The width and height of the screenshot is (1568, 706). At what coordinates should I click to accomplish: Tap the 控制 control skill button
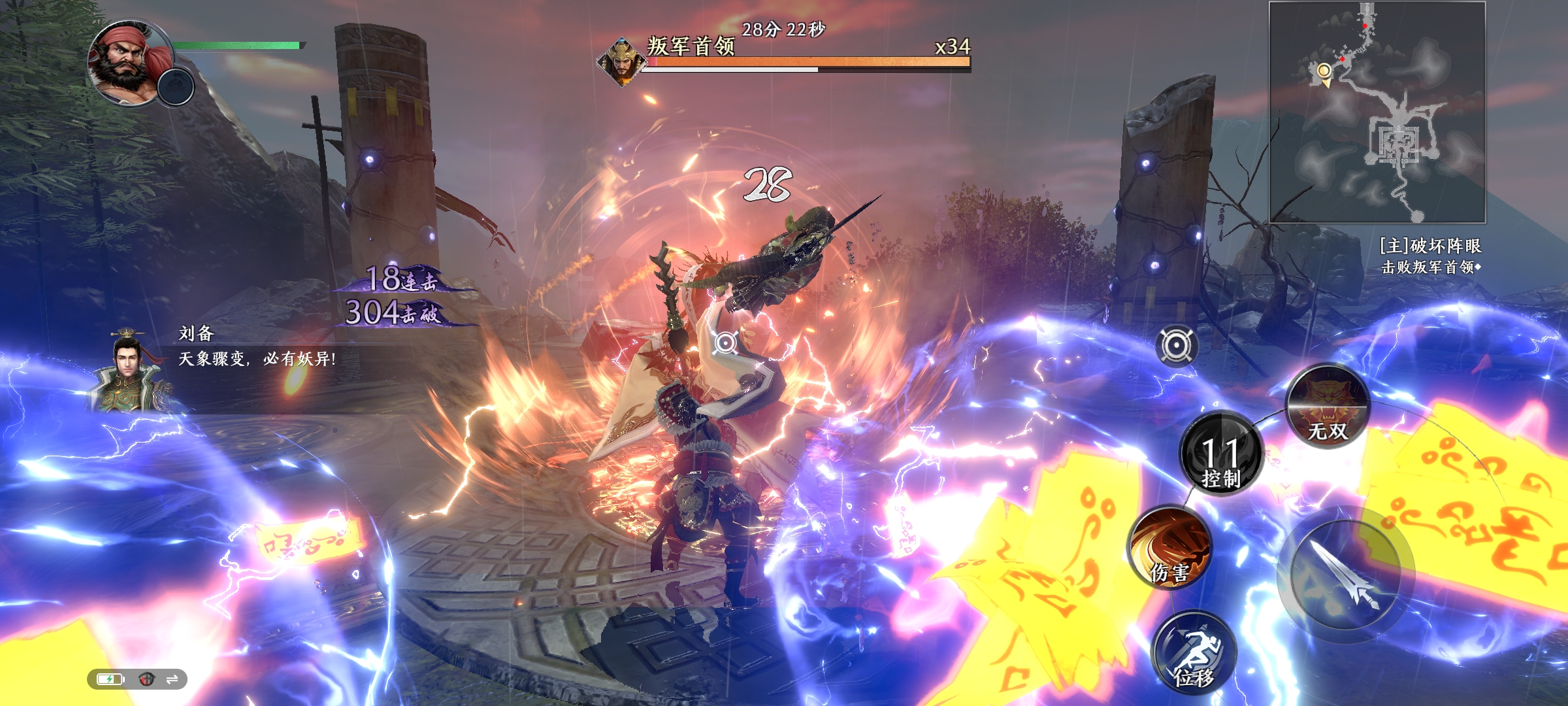pos(1220,454)
